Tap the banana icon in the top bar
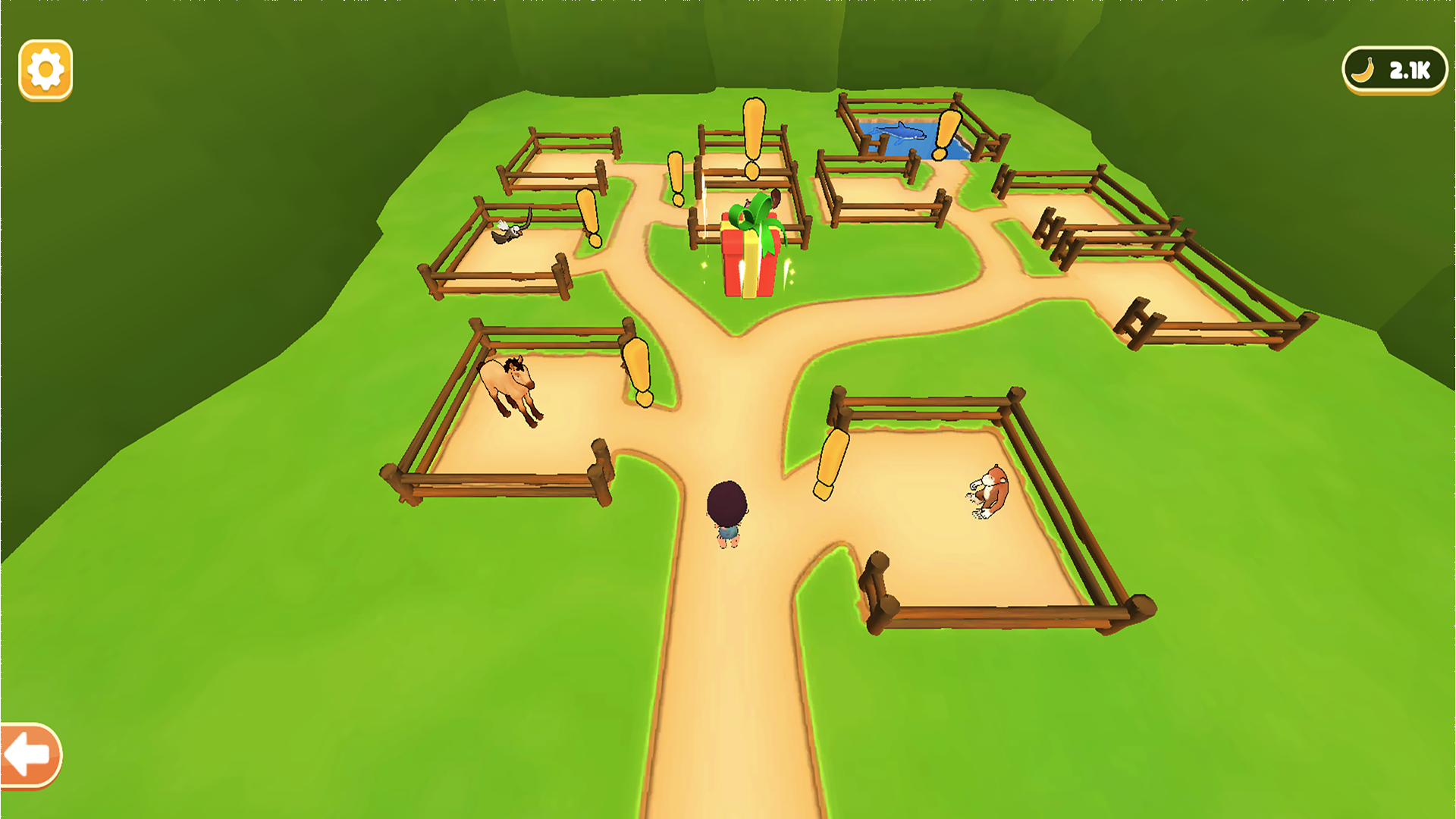Screen dimensions: 1456x819 (1361, 71)
